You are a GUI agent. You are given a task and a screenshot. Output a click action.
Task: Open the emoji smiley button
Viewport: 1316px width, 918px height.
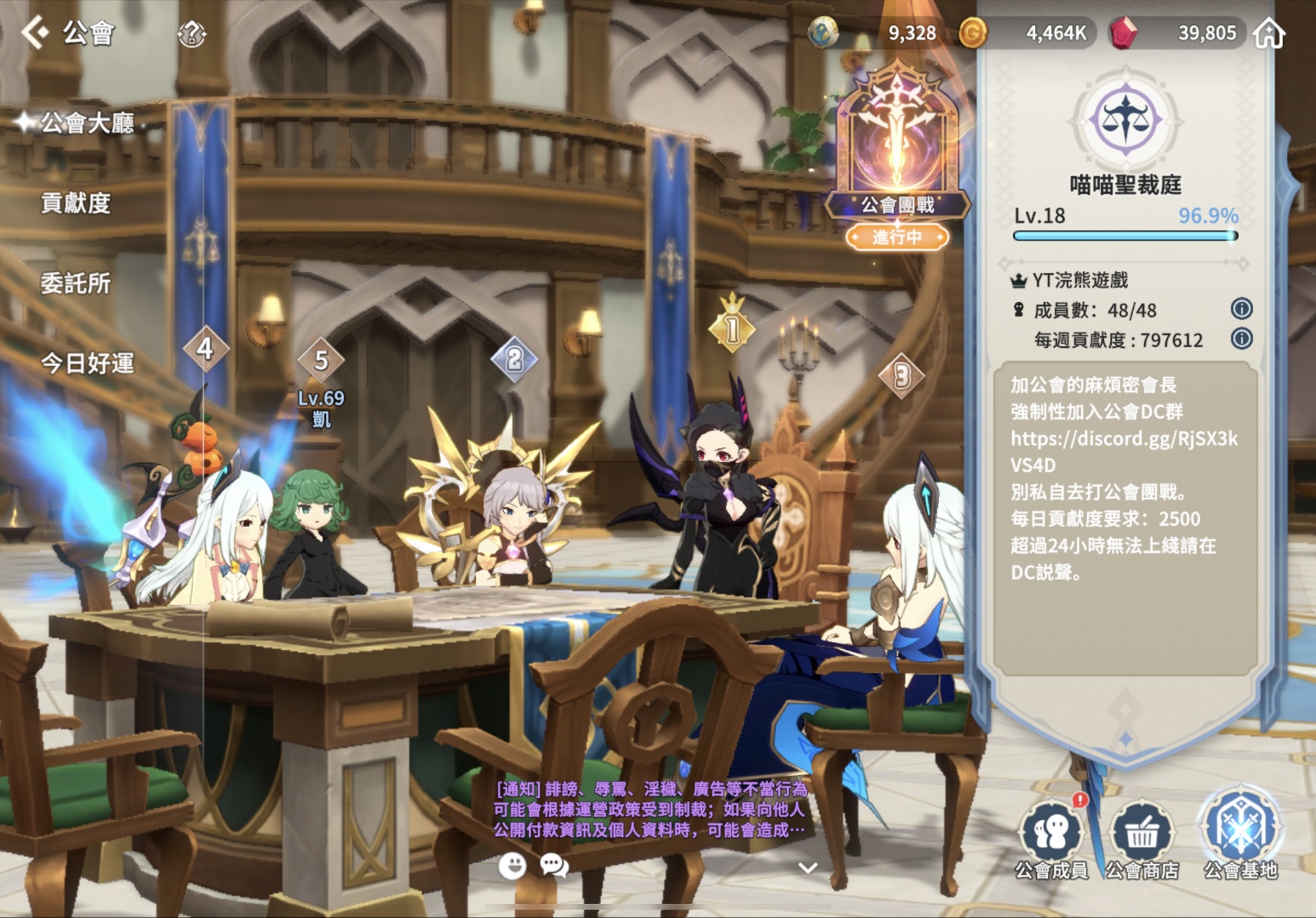click(512, 865)
